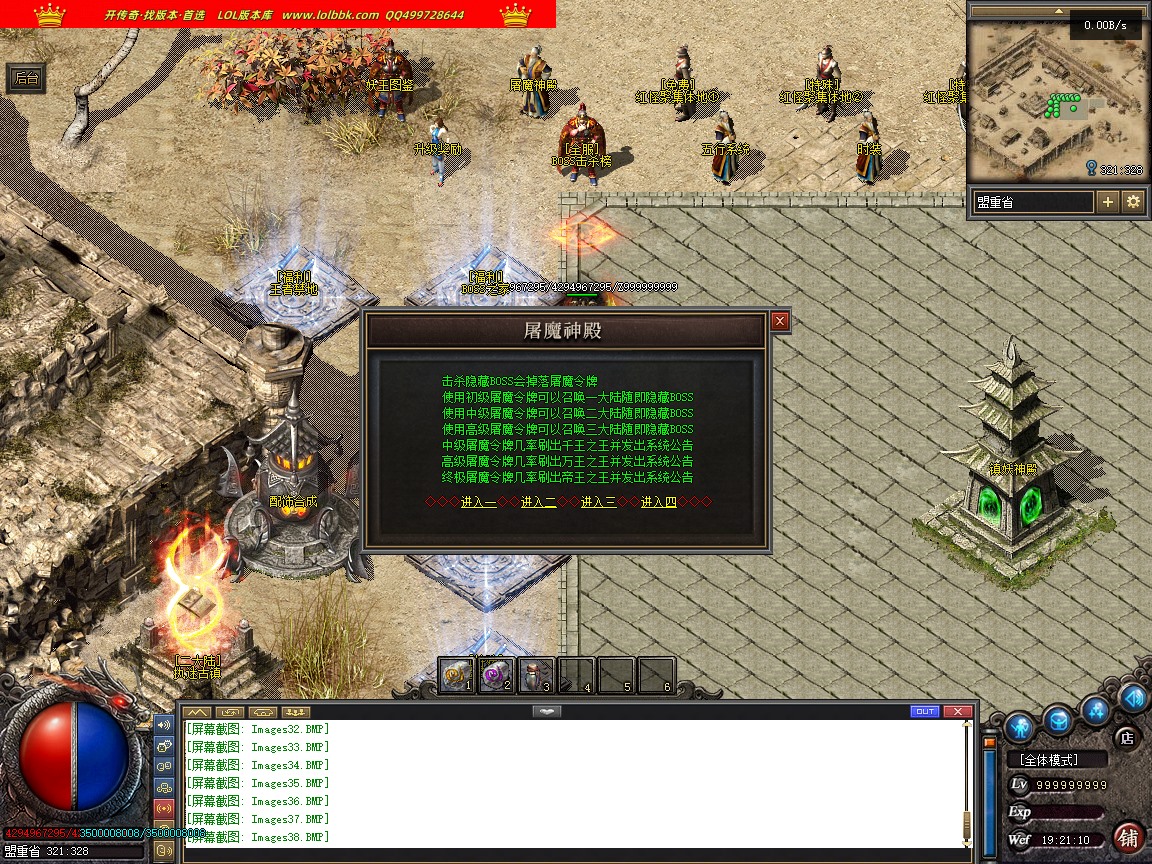Open the 店 store icon

[x=1126, y=738]
